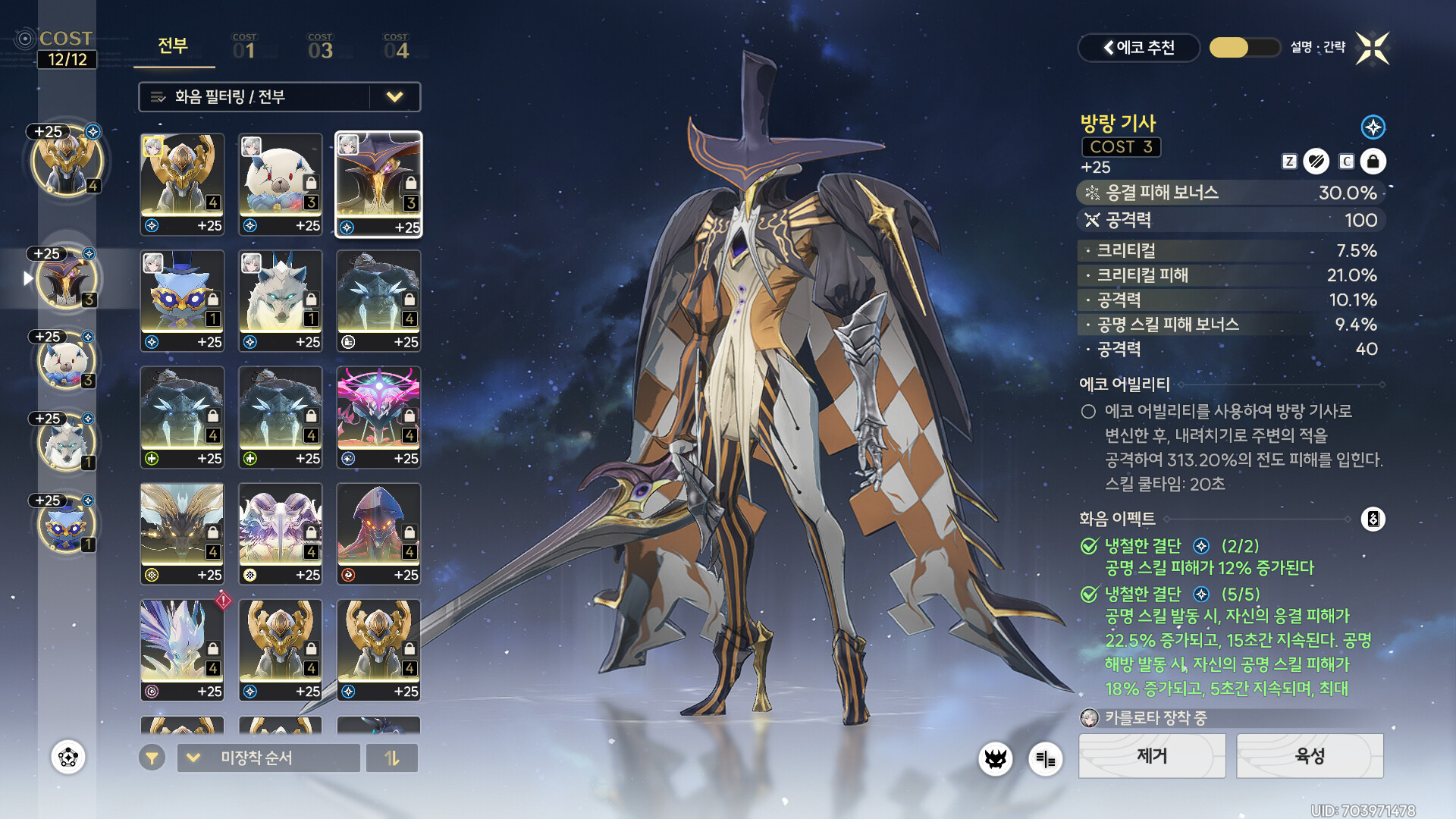Screen dimensions: 1456x819
Task: Open the 미장착 순서 sort dropdown
Action: pyautogui.click(x=268, y=758)
